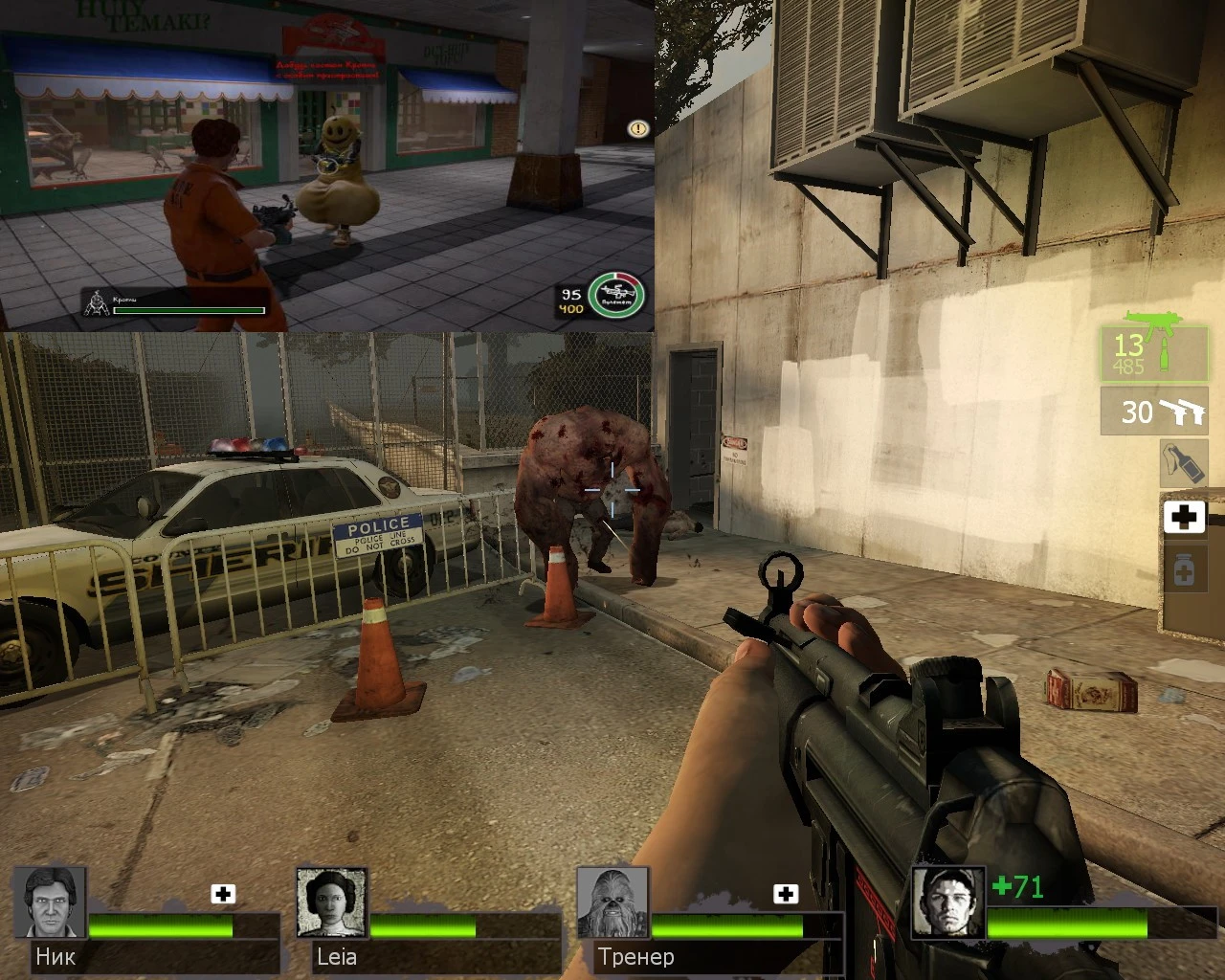Select Leia's survivor portrait

coord(332,903)
